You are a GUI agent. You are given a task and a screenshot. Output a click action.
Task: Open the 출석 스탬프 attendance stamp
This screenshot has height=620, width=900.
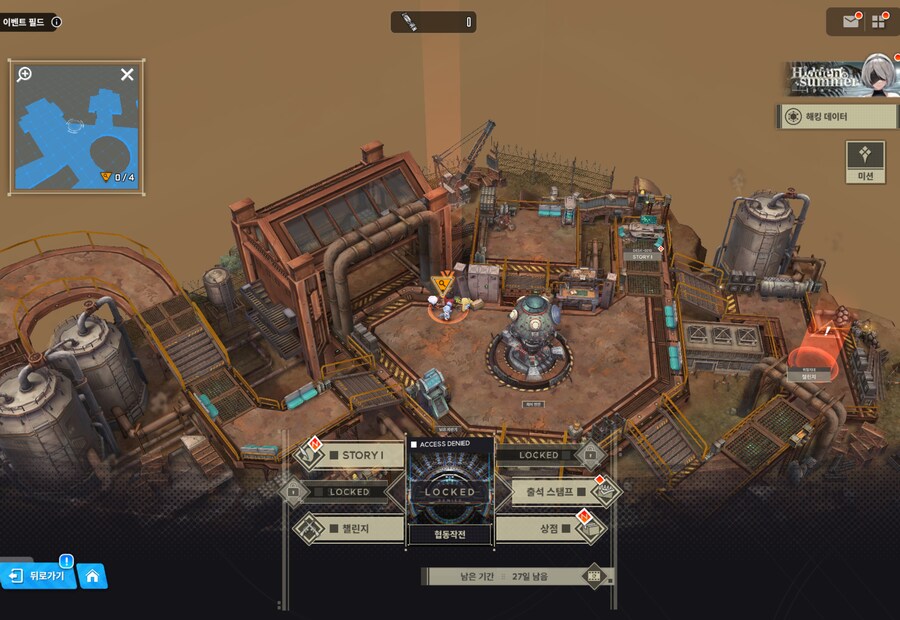coord(550,491)
